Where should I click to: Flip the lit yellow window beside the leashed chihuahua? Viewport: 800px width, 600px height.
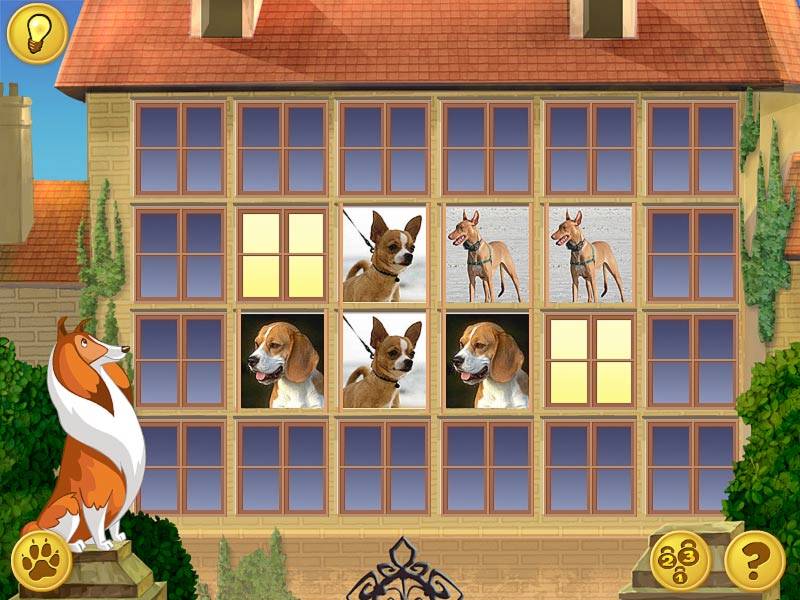point(282,255)
